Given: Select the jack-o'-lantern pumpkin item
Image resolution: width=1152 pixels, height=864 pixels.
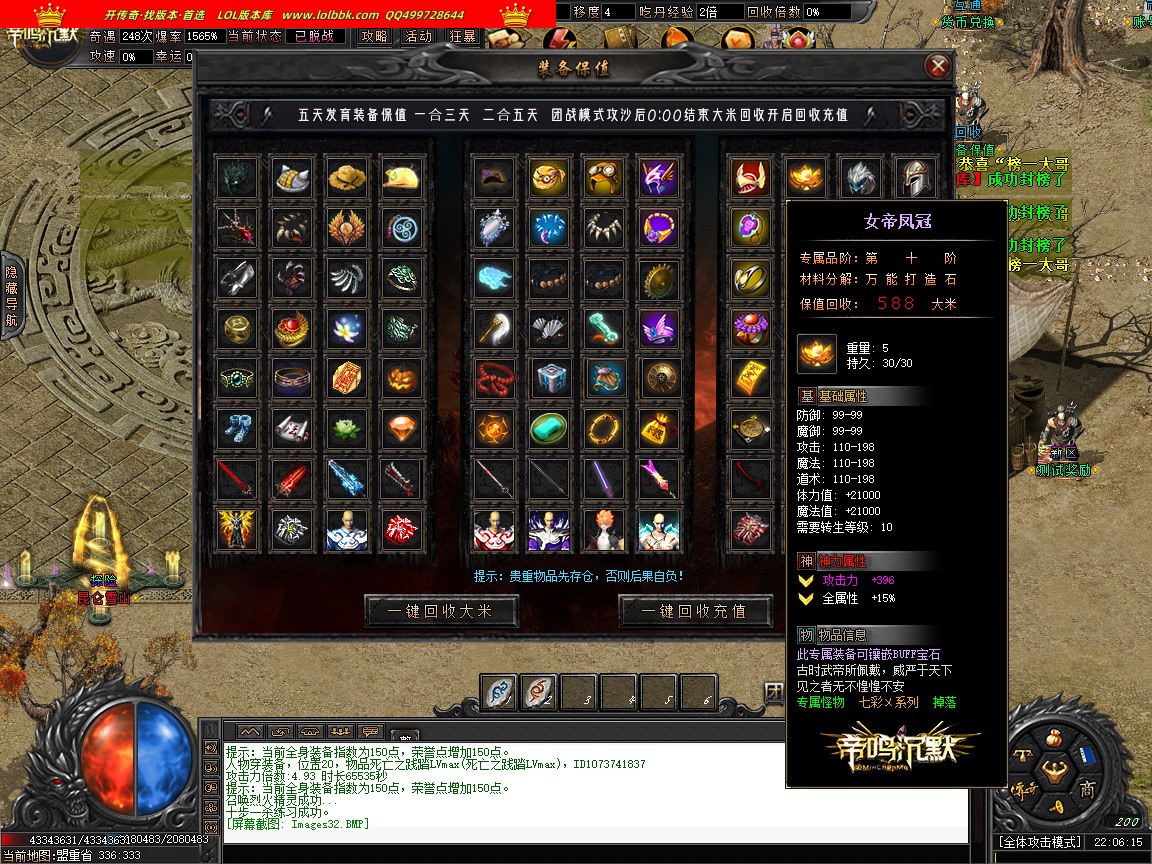Looking at the screenshot, I should 401,378.
